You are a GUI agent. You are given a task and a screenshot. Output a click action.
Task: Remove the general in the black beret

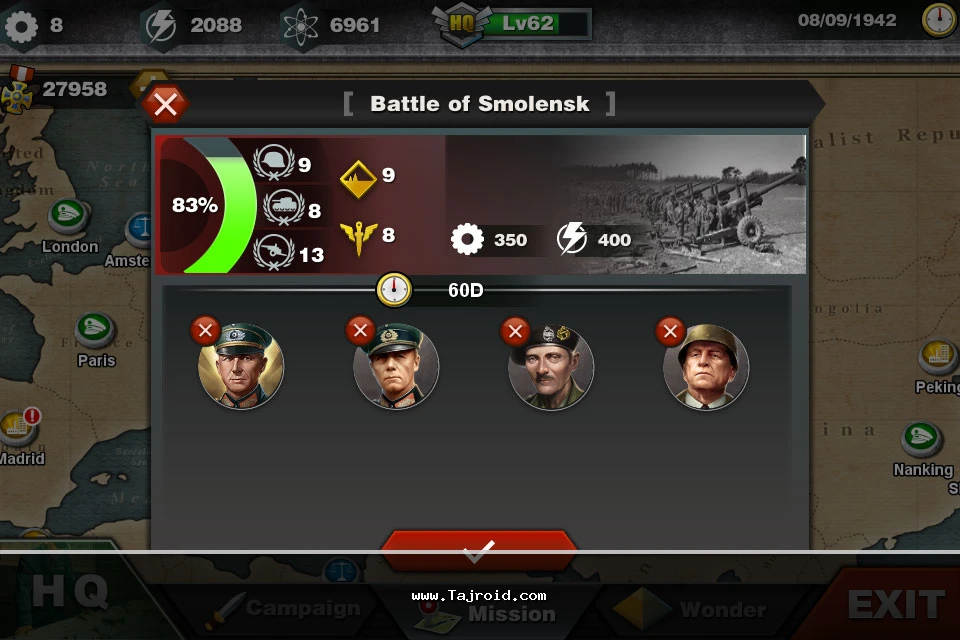(515, 330)
